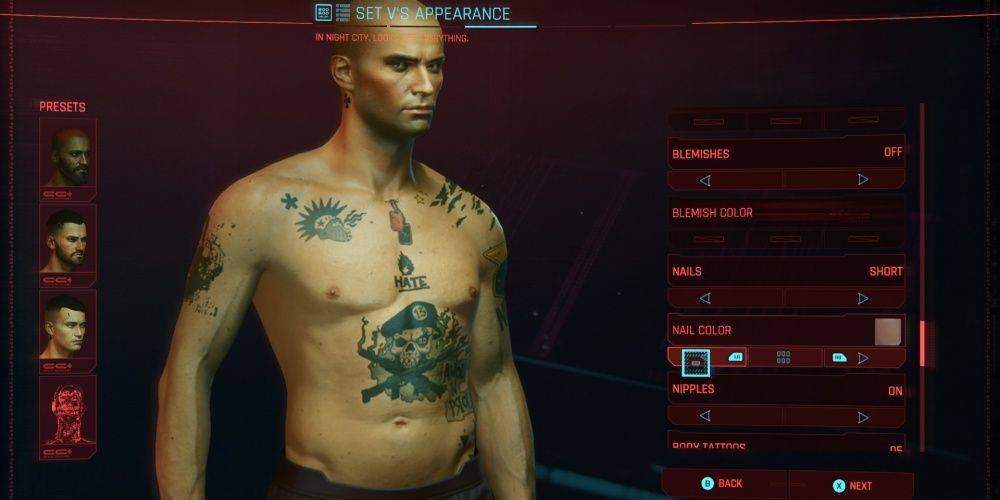Open the Nail Color grid palette

click(x=784, y=357)
